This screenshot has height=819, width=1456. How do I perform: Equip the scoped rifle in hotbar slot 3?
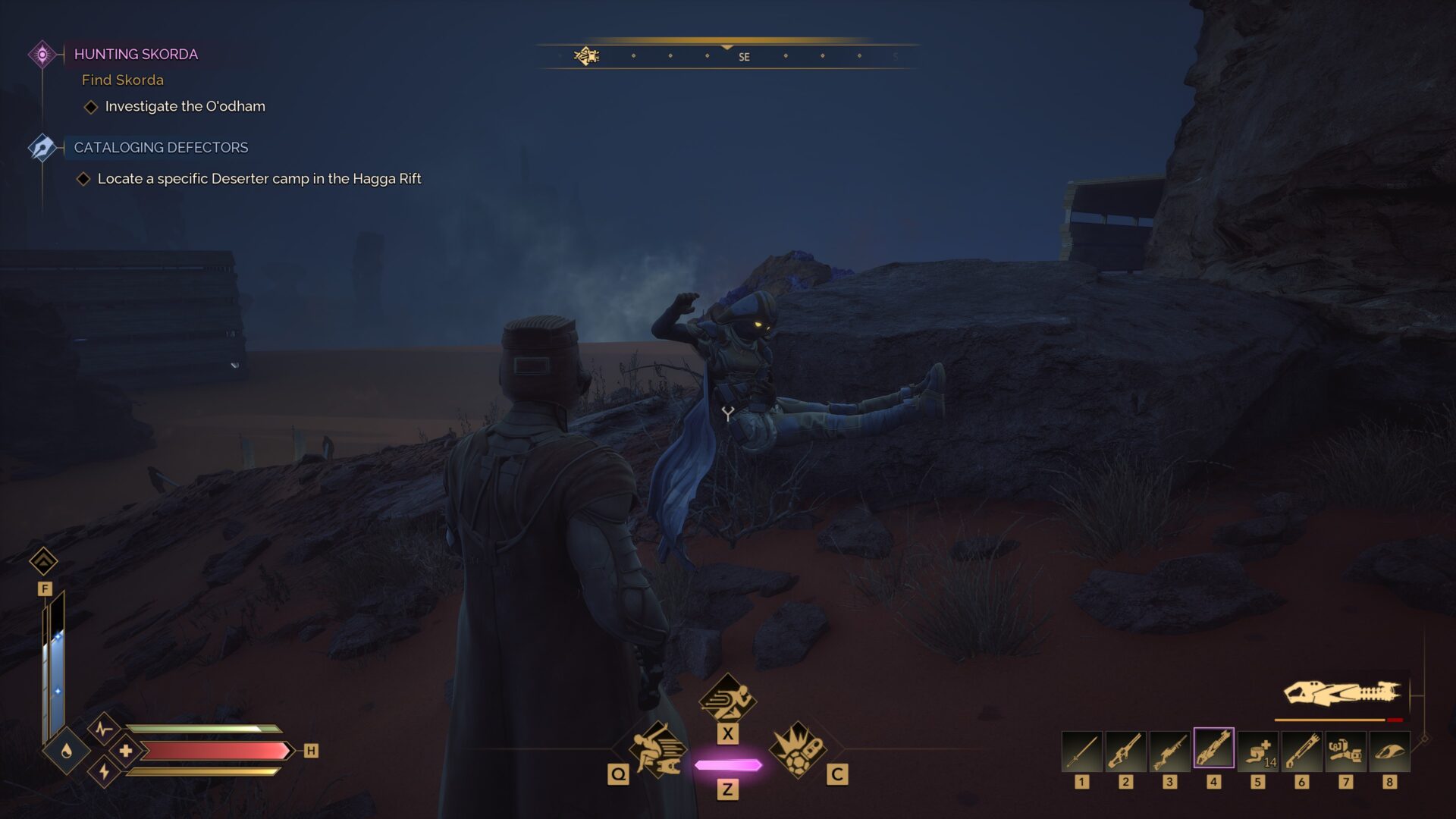1170,750
